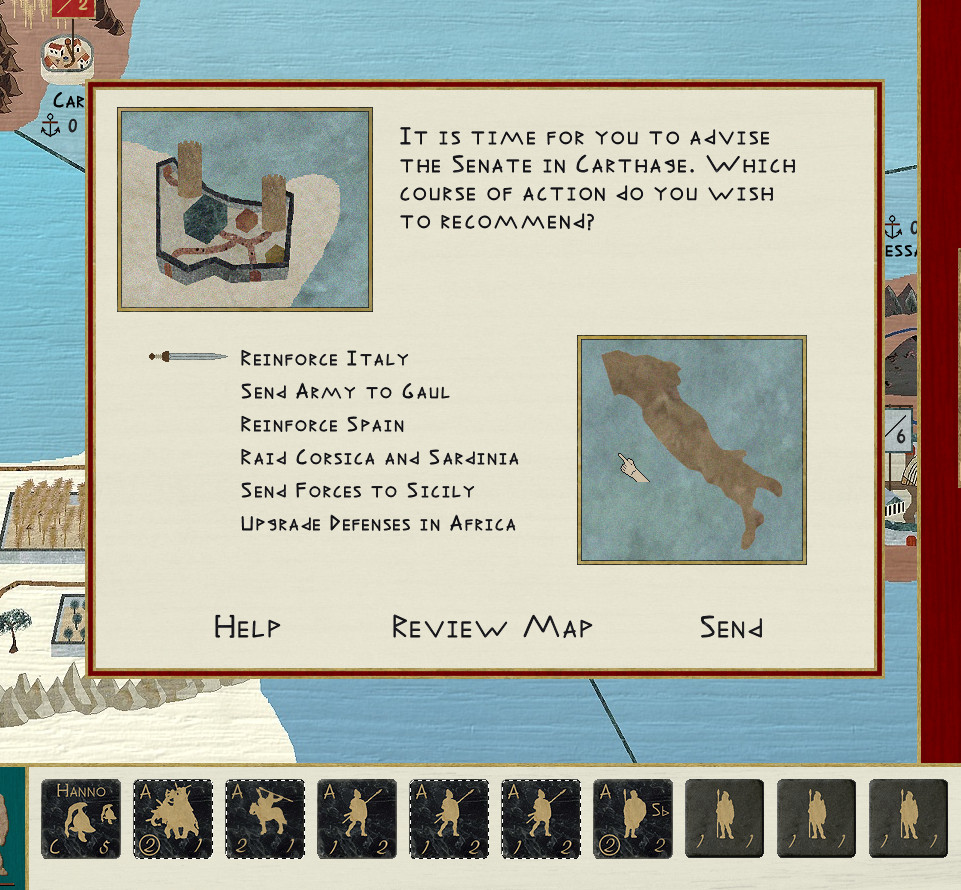Select Raid Corsica and Sardinia

click(379, 458)
